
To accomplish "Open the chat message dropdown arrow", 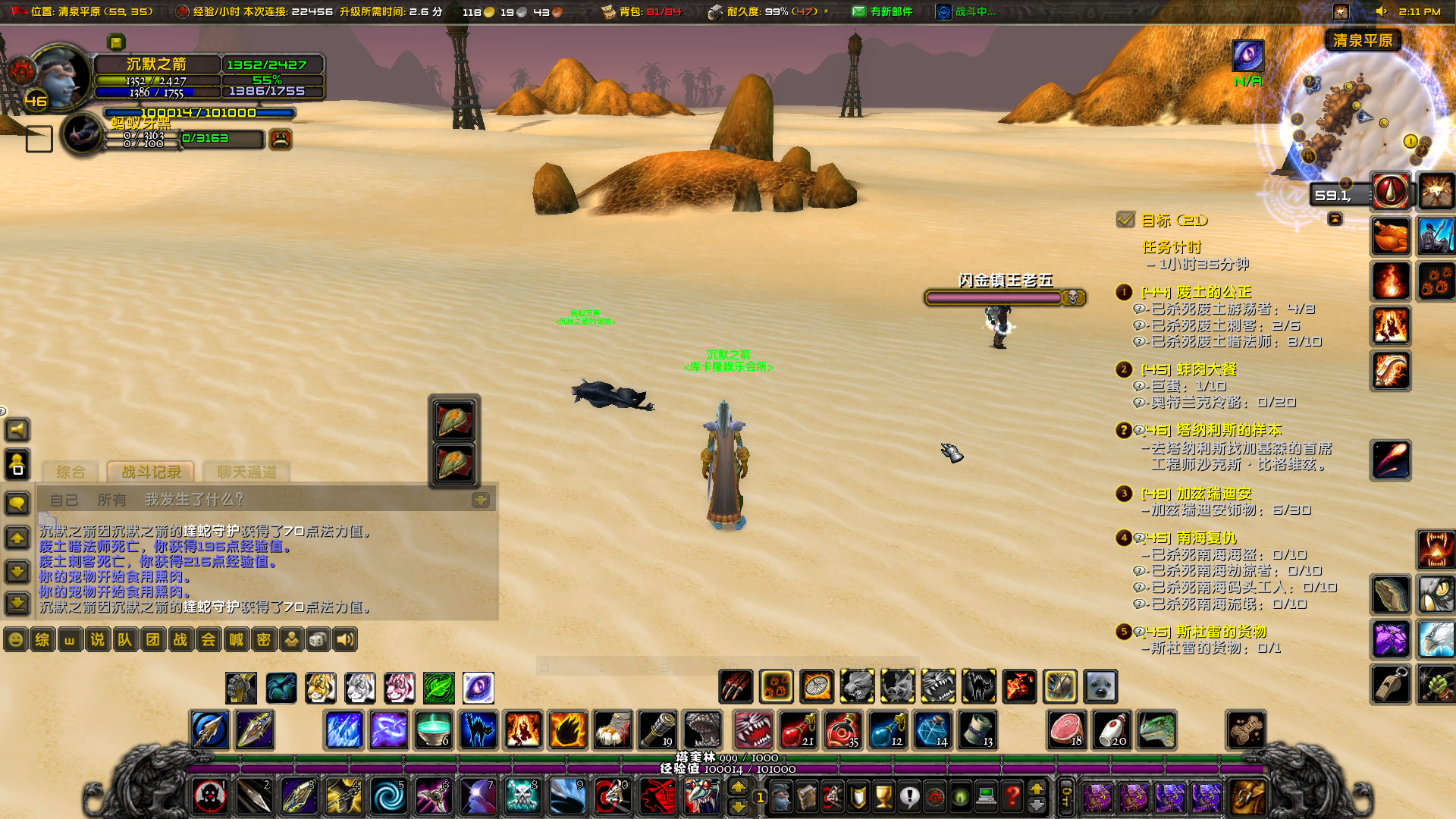I will click(481, 500).
